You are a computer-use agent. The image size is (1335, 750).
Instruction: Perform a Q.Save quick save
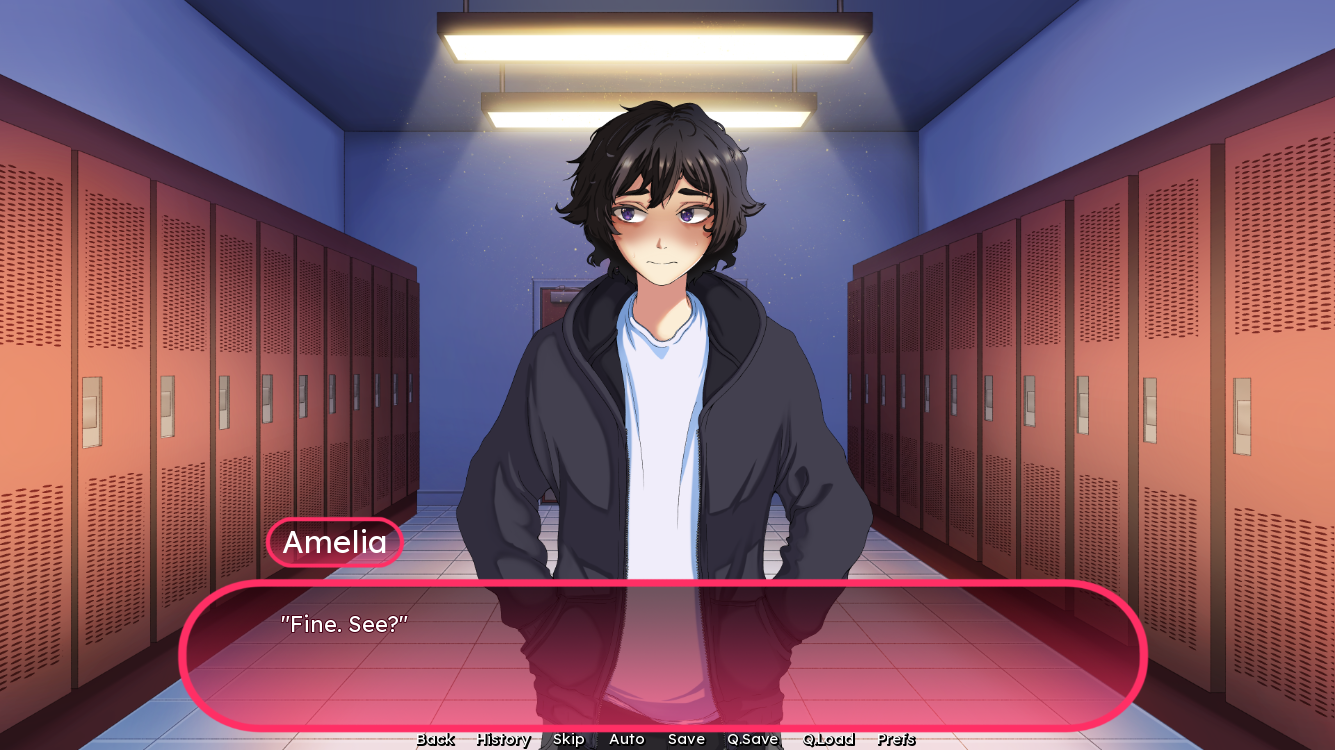point(753,740)
